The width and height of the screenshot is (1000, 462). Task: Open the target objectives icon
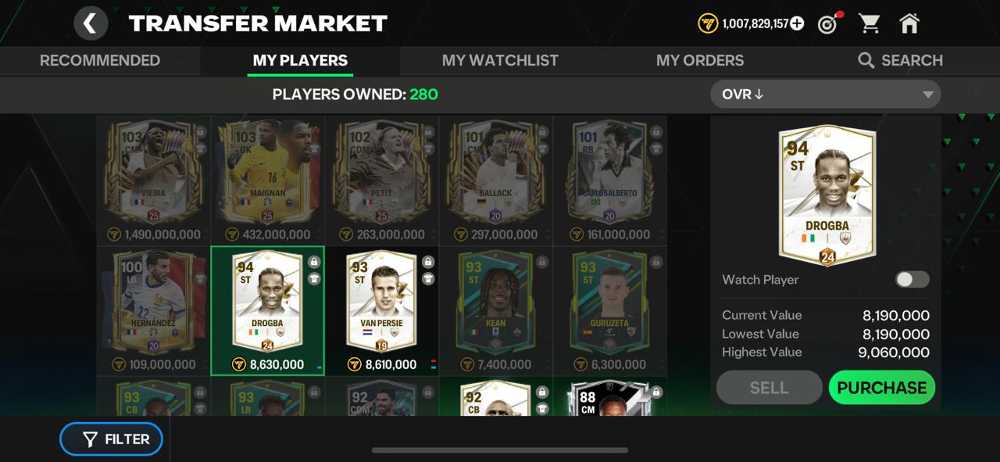coord(828,23)
